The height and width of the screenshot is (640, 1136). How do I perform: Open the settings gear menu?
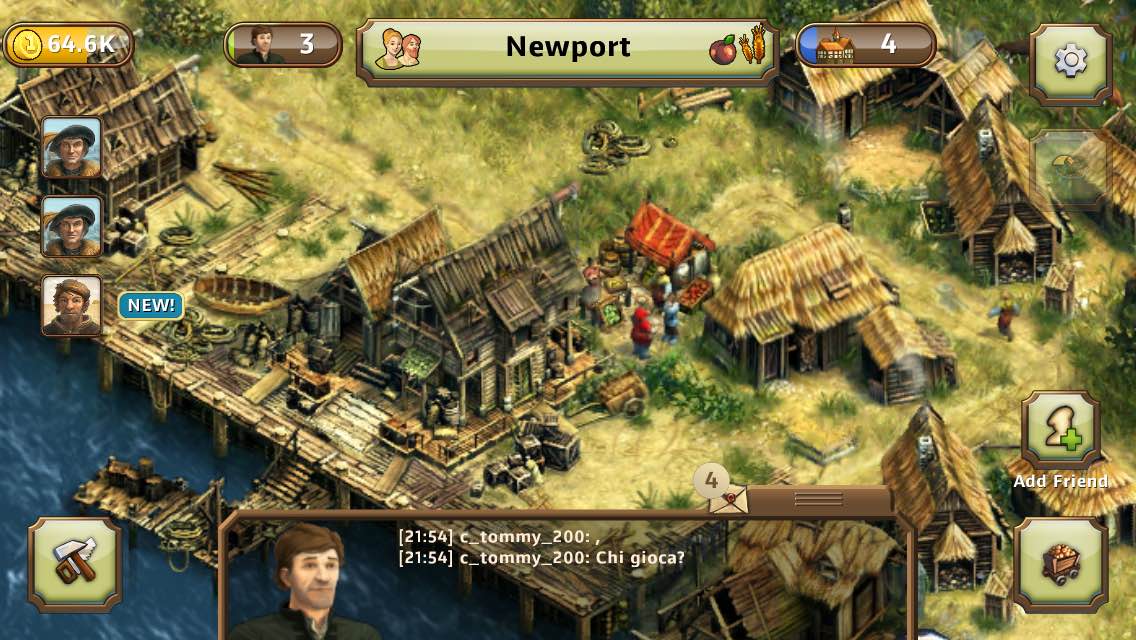click(x=1070, y=62)
